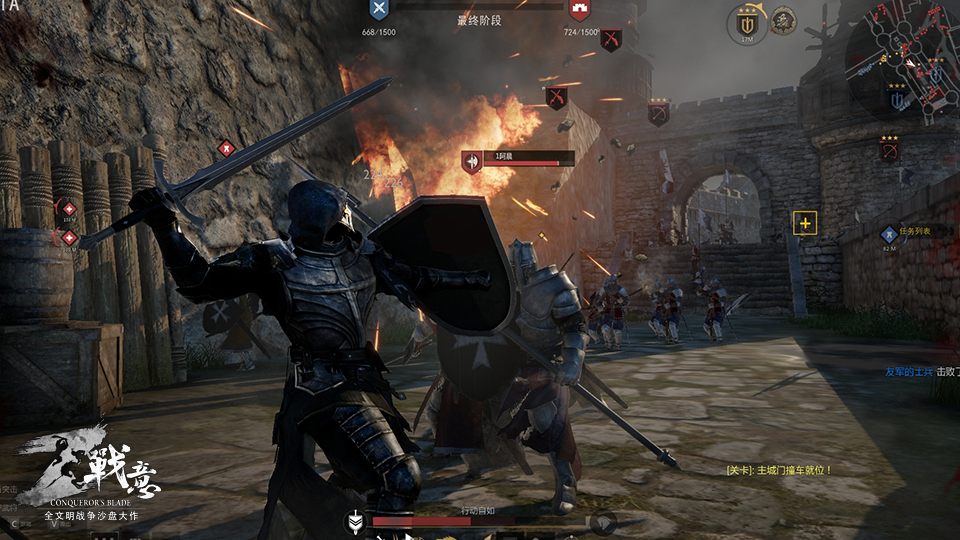Select the blue crossed-swords attacker team shield

pos(379,11)
